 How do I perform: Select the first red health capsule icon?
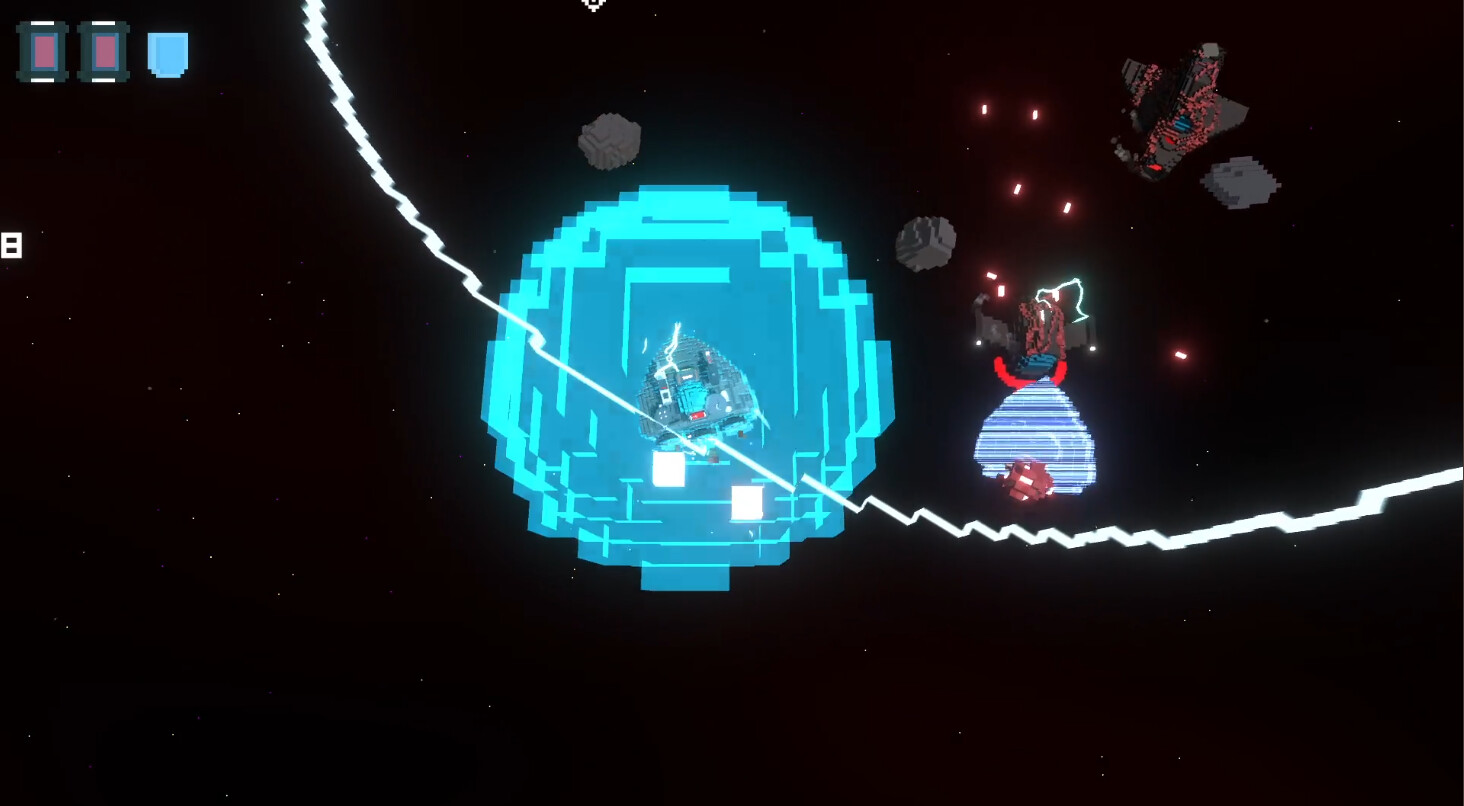pyautogui.click(x=42, y=51)
